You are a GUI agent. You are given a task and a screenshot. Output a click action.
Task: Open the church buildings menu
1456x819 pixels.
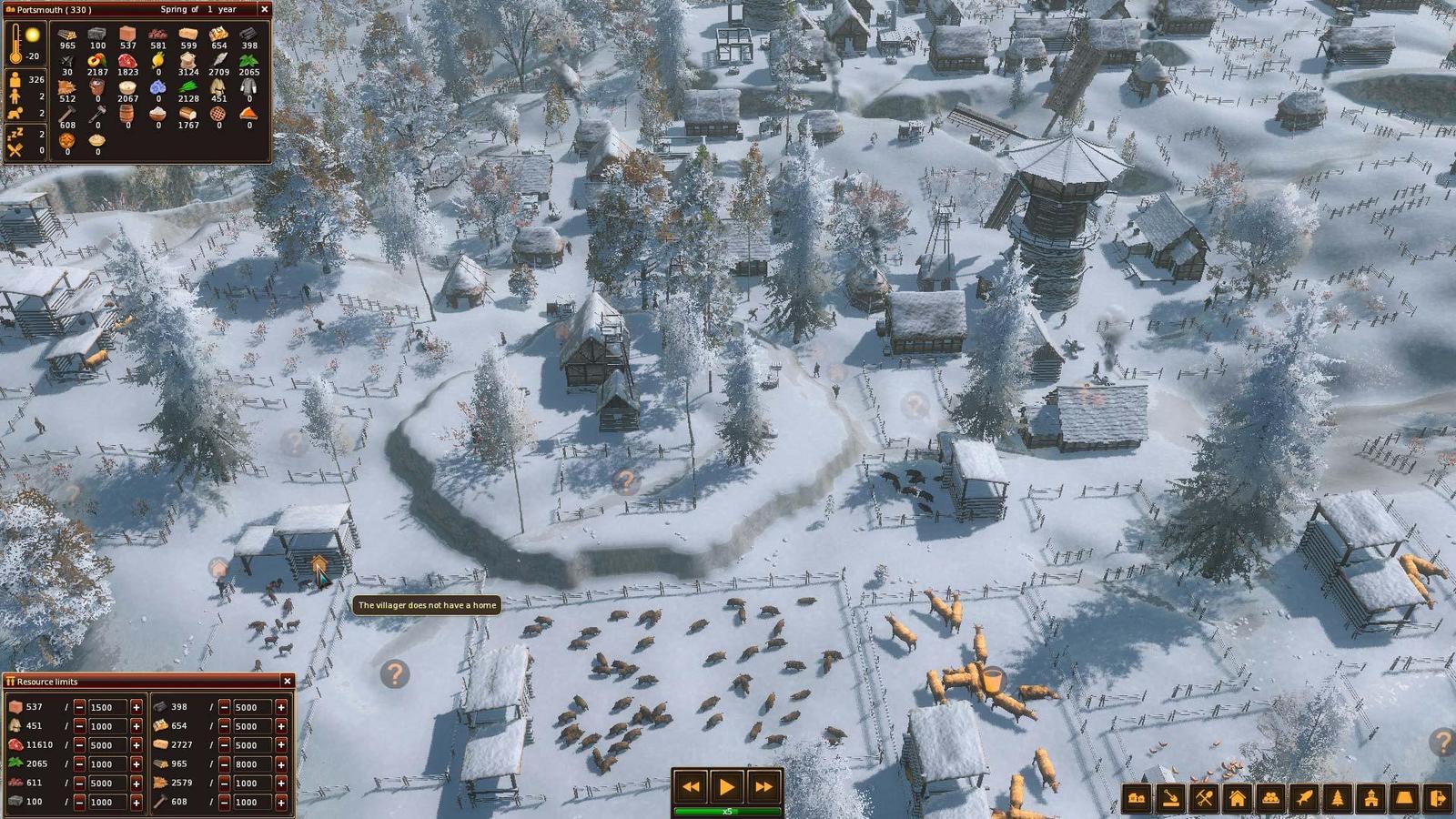(1371, 797)
